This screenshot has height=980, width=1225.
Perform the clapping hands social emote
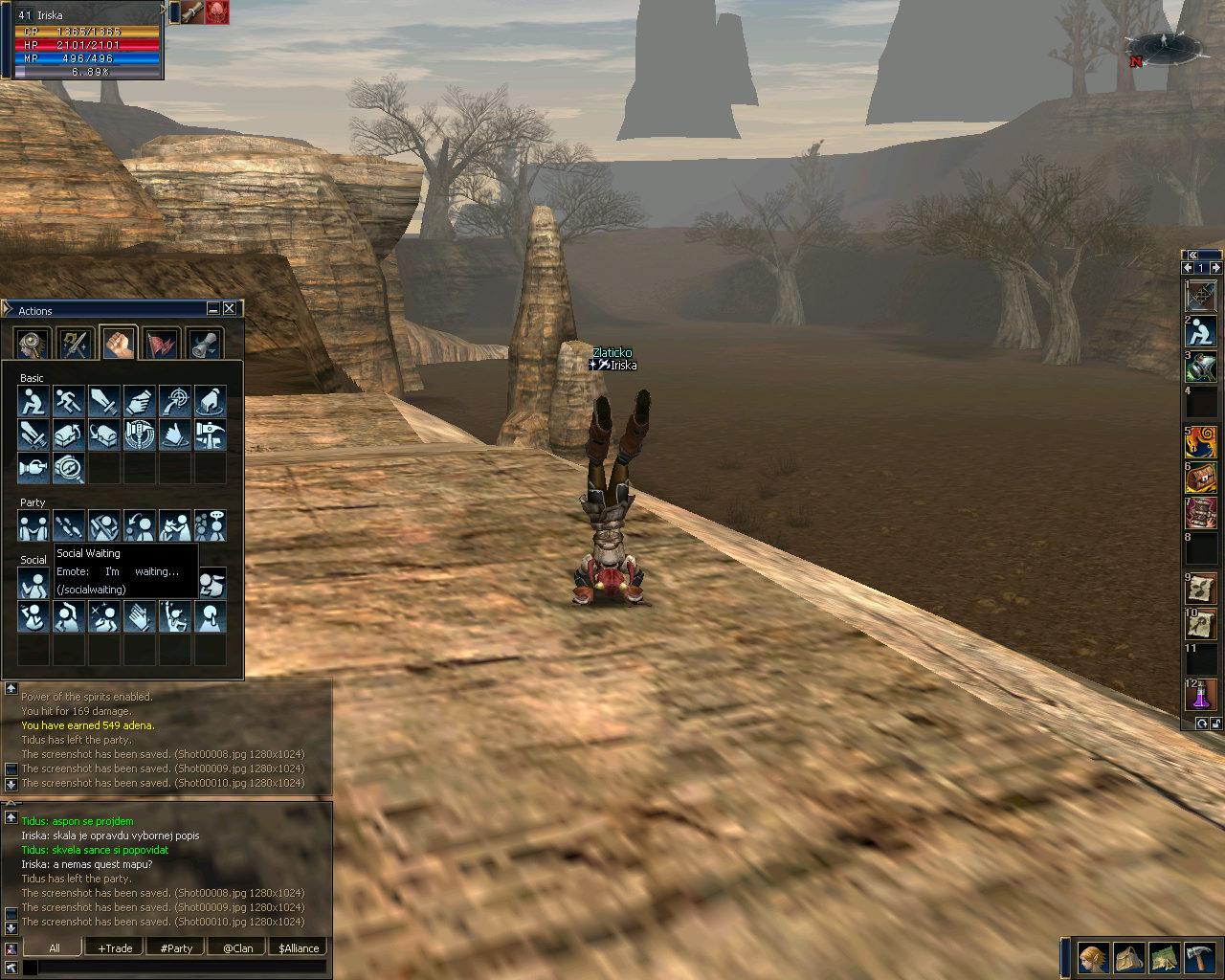point(139,616)
